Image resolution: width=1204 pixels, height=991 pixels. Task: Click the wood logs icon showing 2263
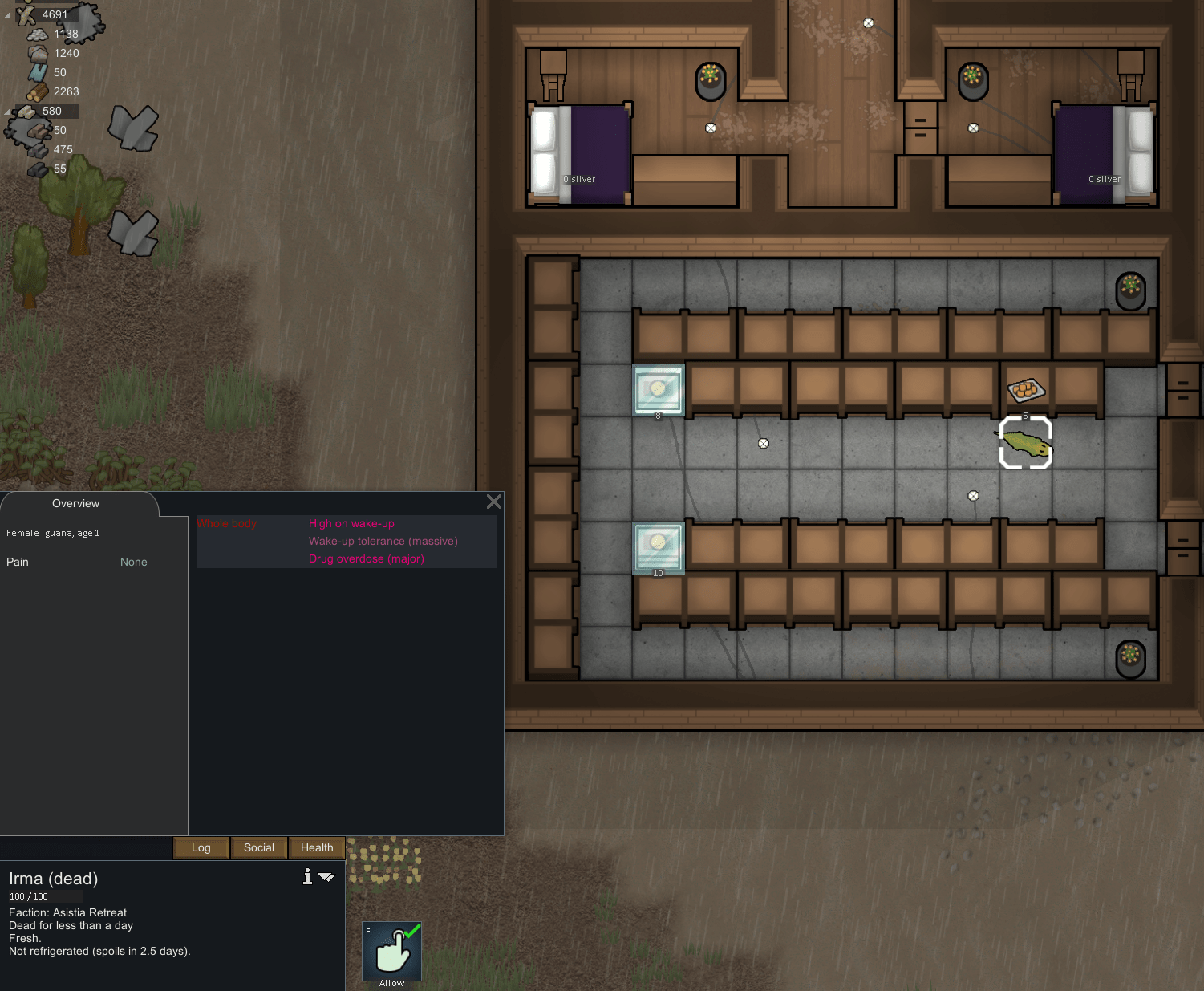click(36, 91)
